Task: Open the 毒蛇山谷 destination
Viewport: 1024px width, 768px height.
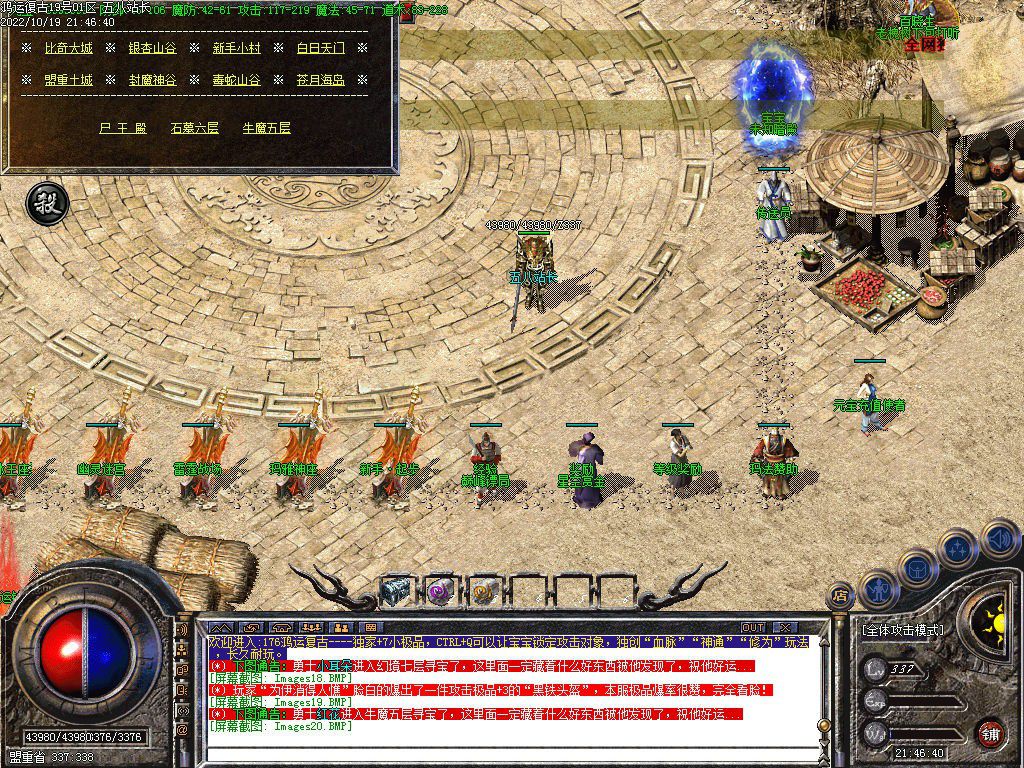Action: [236, 80]
